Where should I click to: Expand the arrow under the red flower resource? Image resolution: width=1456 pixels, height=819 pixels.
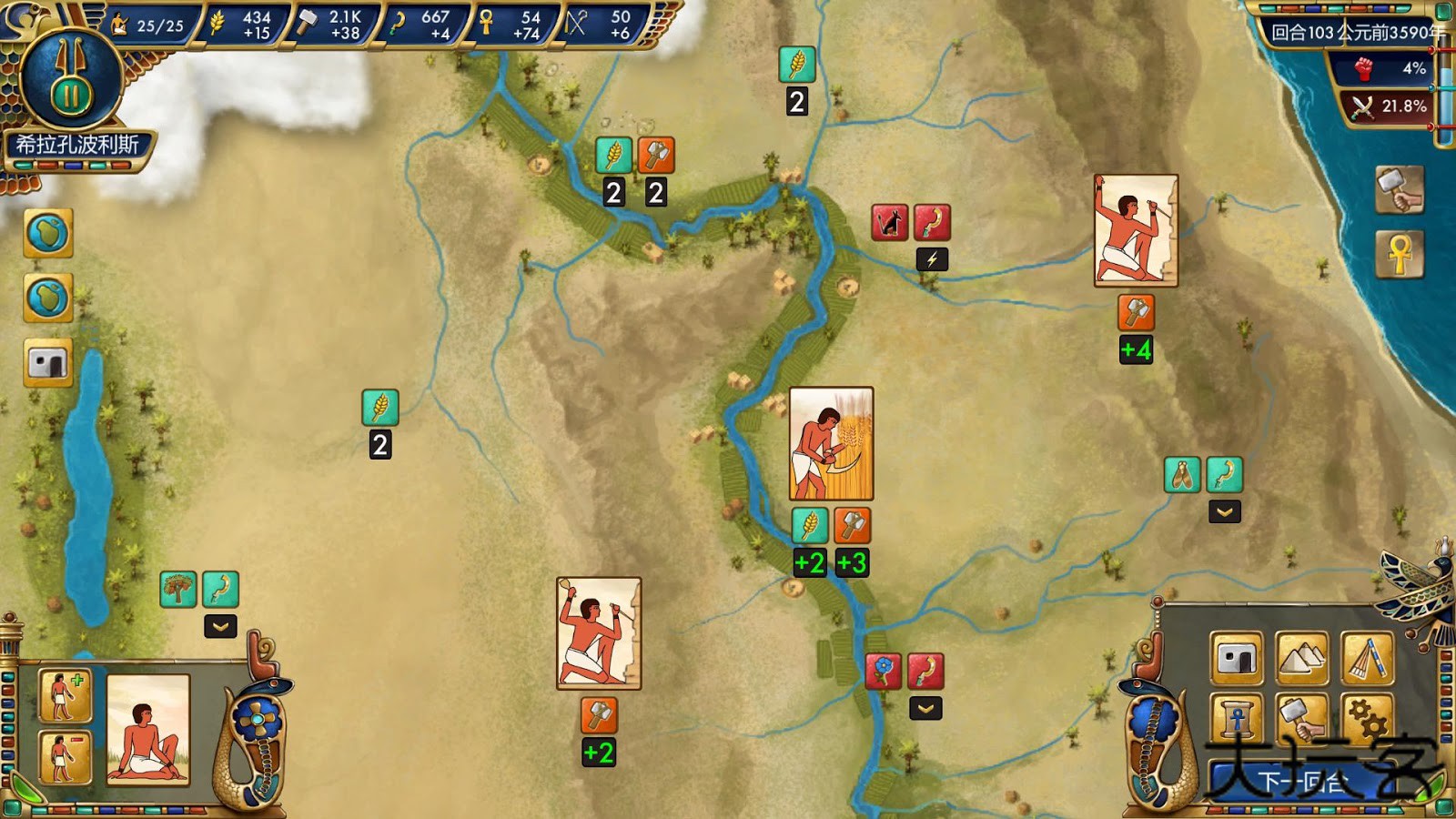pos(925,708)
